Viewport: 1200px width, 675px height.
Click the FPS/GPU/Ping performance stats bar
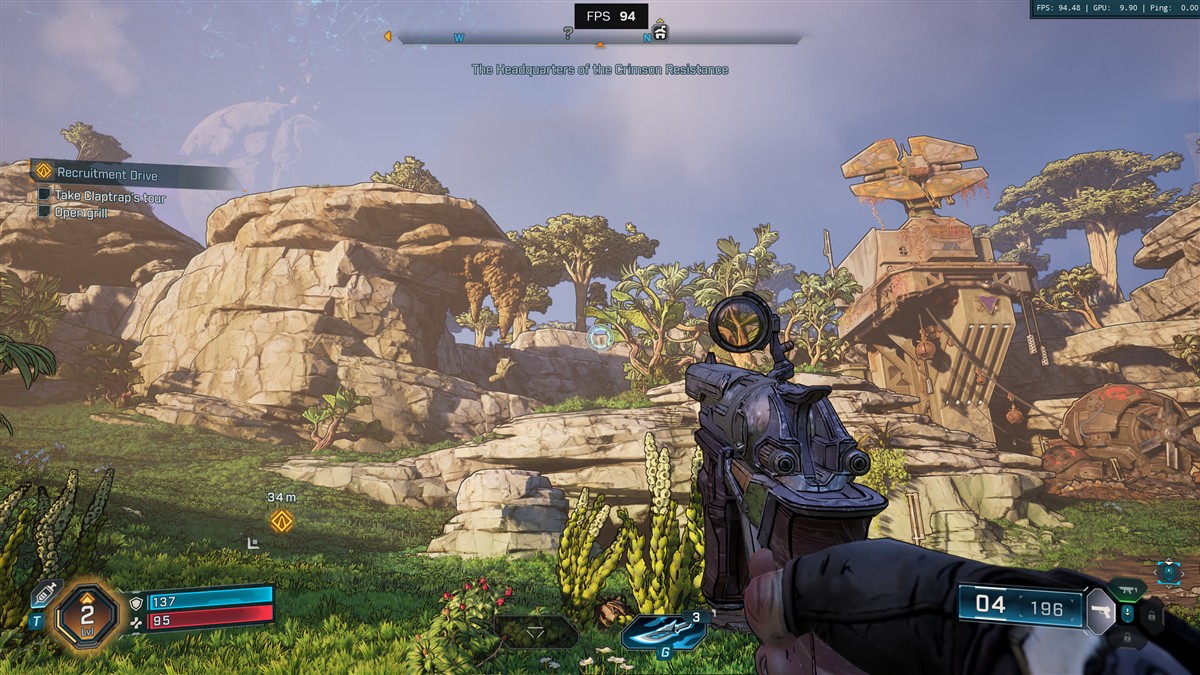tap(1114, 9)
